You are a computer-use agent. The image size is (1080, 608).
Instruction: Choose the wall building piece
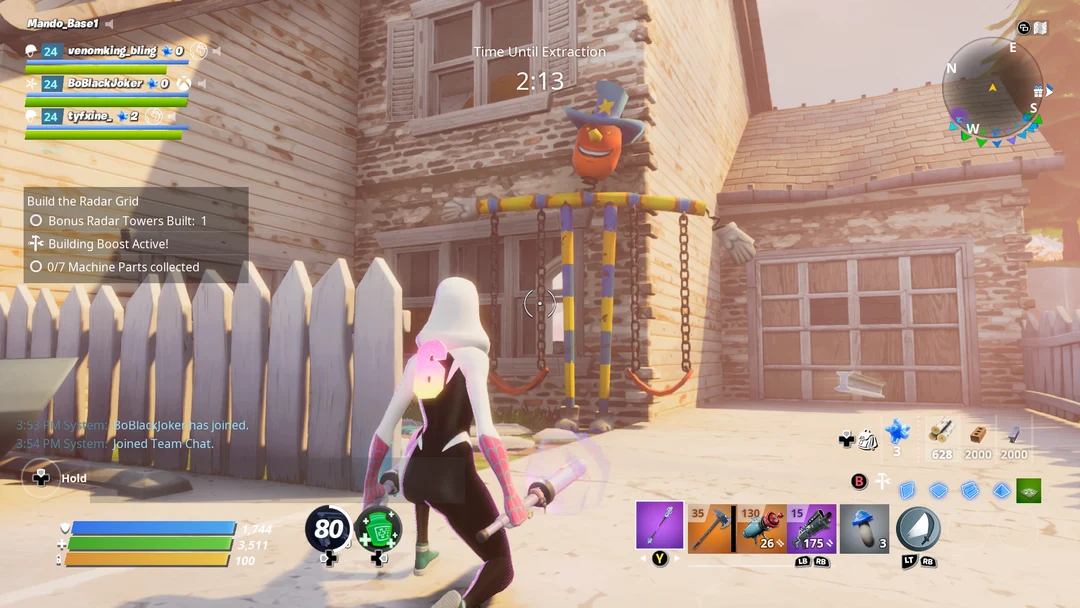point(907,490)
